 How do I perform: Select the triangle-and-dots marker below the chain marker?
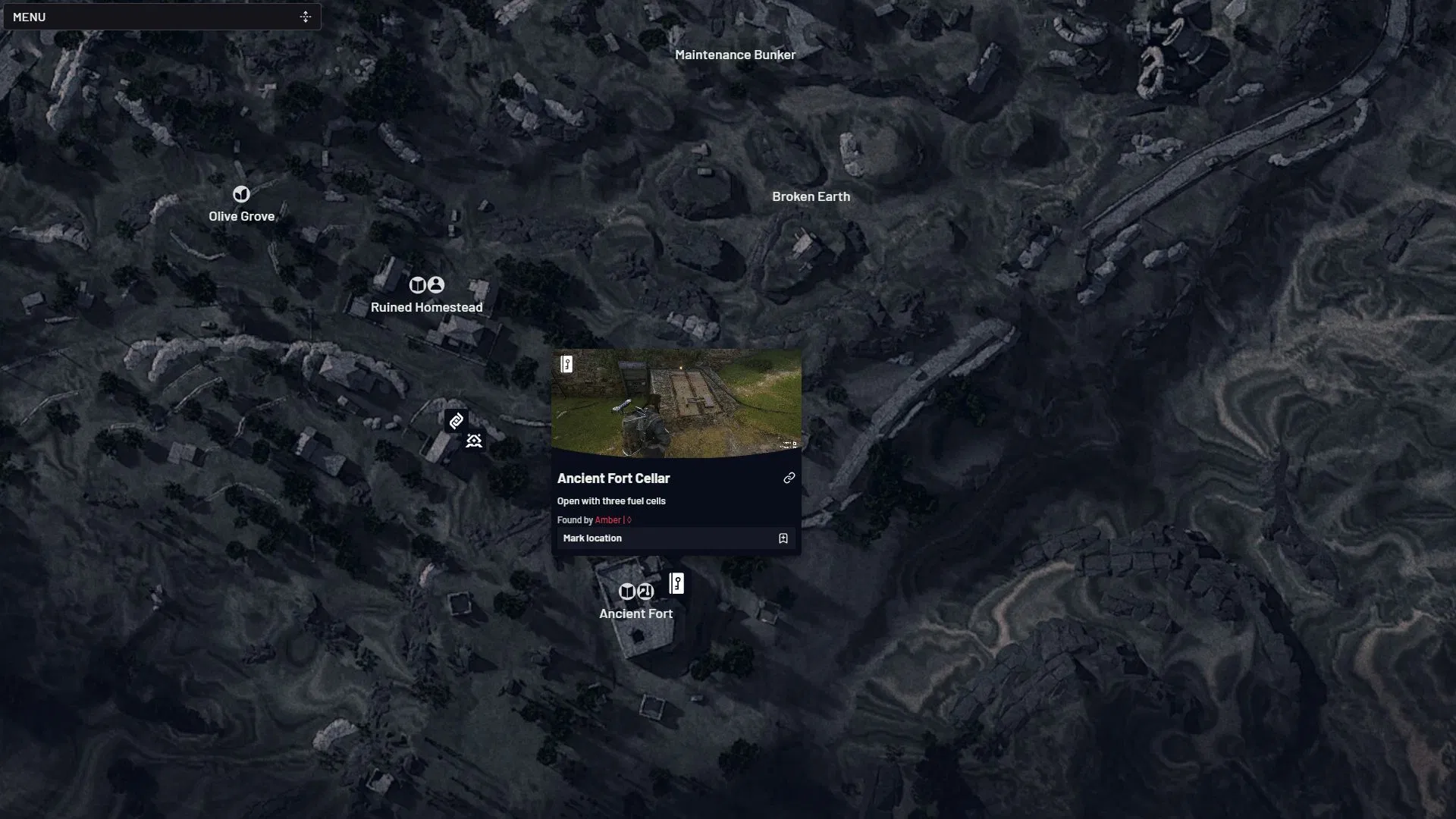click(474, 441)
